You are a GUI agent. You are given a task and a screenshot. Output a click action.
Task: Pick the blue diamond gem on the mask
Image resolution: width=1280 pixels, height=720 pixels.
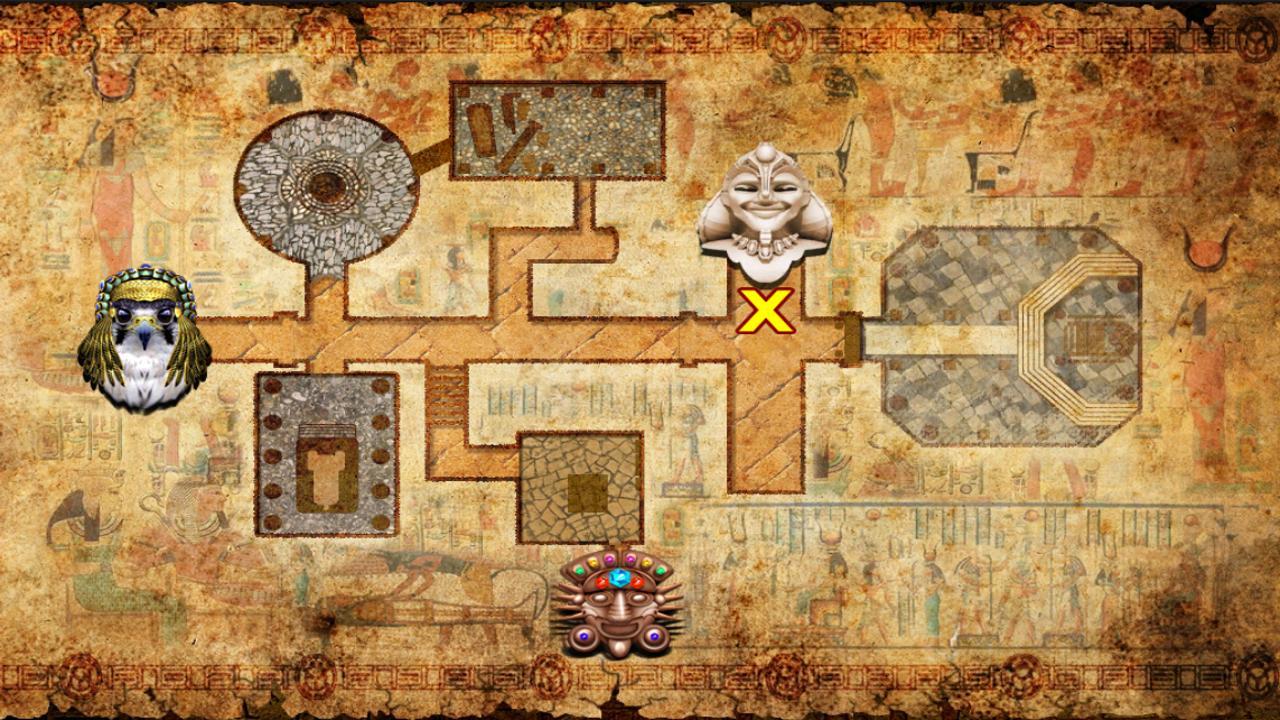pos(618,577)
